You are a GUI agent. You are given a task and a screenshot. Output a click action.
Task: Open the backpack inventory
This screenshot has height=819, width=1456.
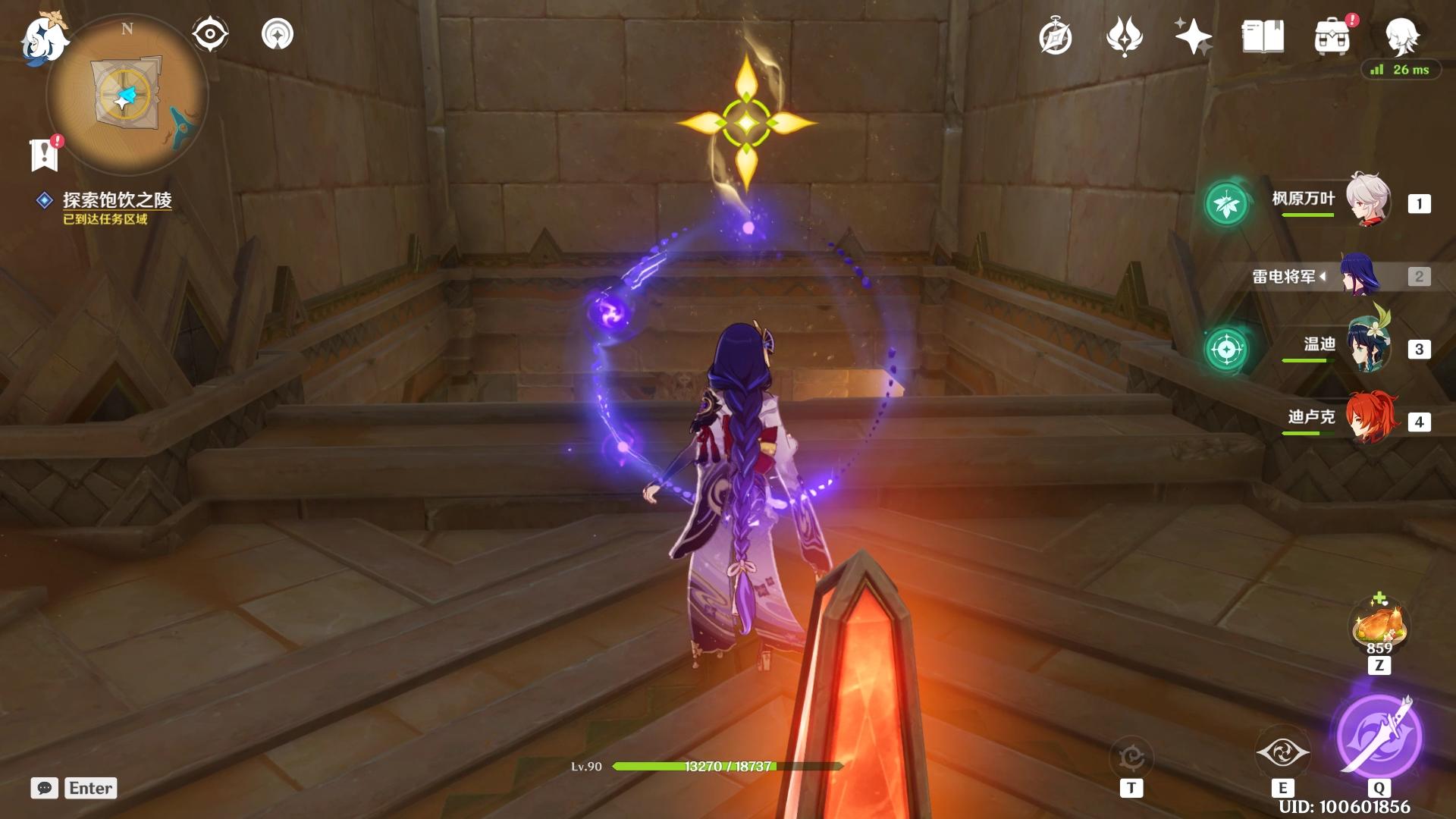pyautogui.click(x=1332, y=36)
